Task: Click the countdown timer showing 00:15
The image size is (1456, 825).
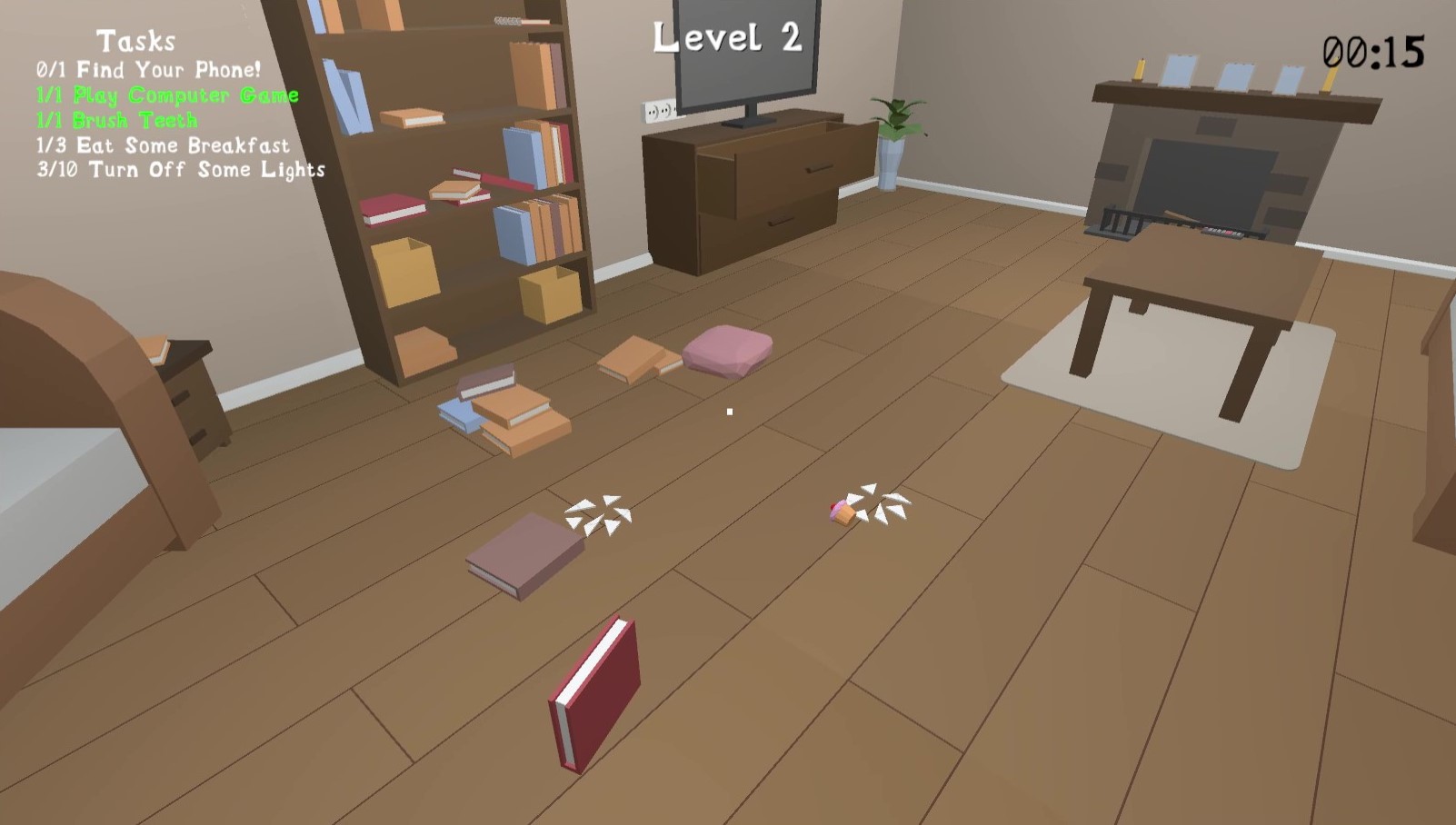Action: tap(1373, 53)
